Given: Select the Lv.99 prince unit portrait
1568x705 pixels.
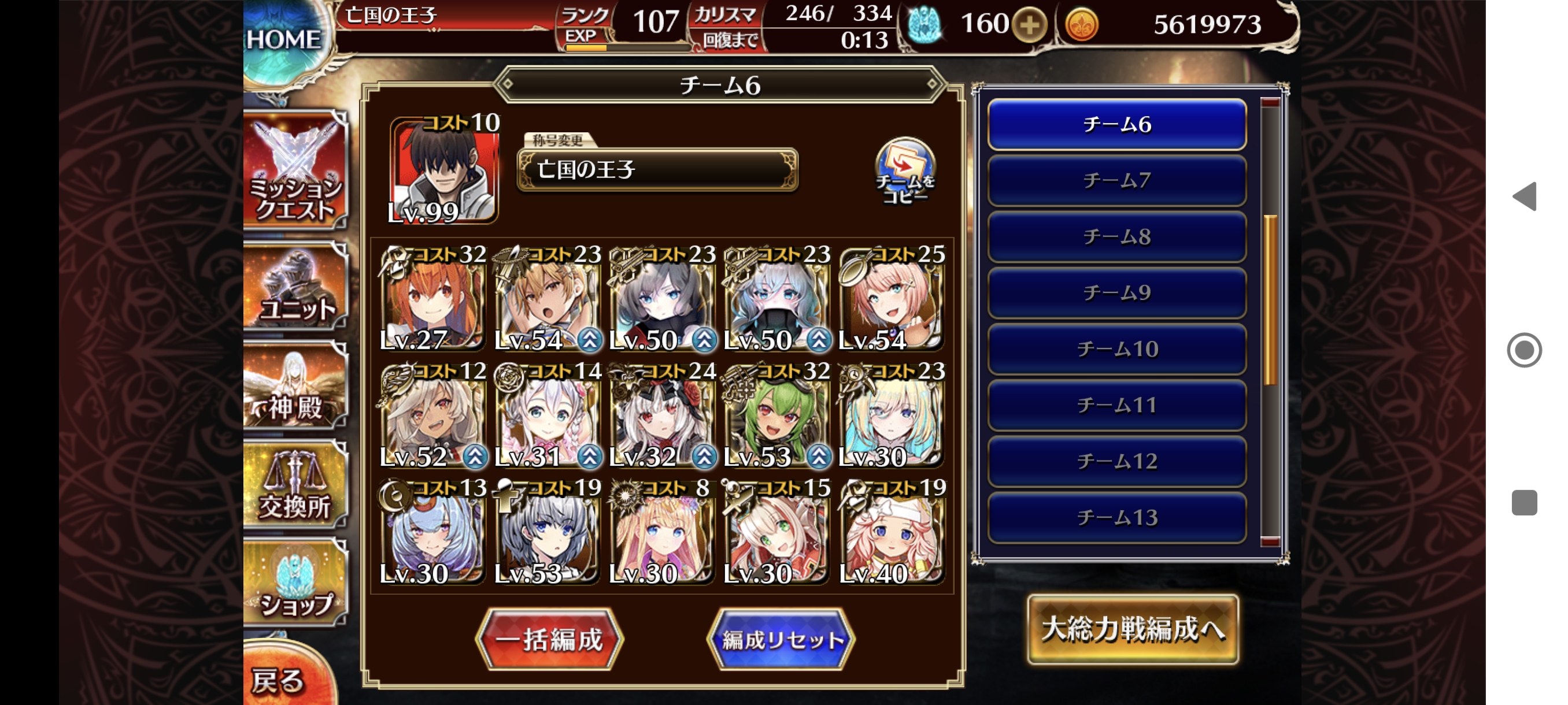Looking at the screenshot, I should (445, 172).
